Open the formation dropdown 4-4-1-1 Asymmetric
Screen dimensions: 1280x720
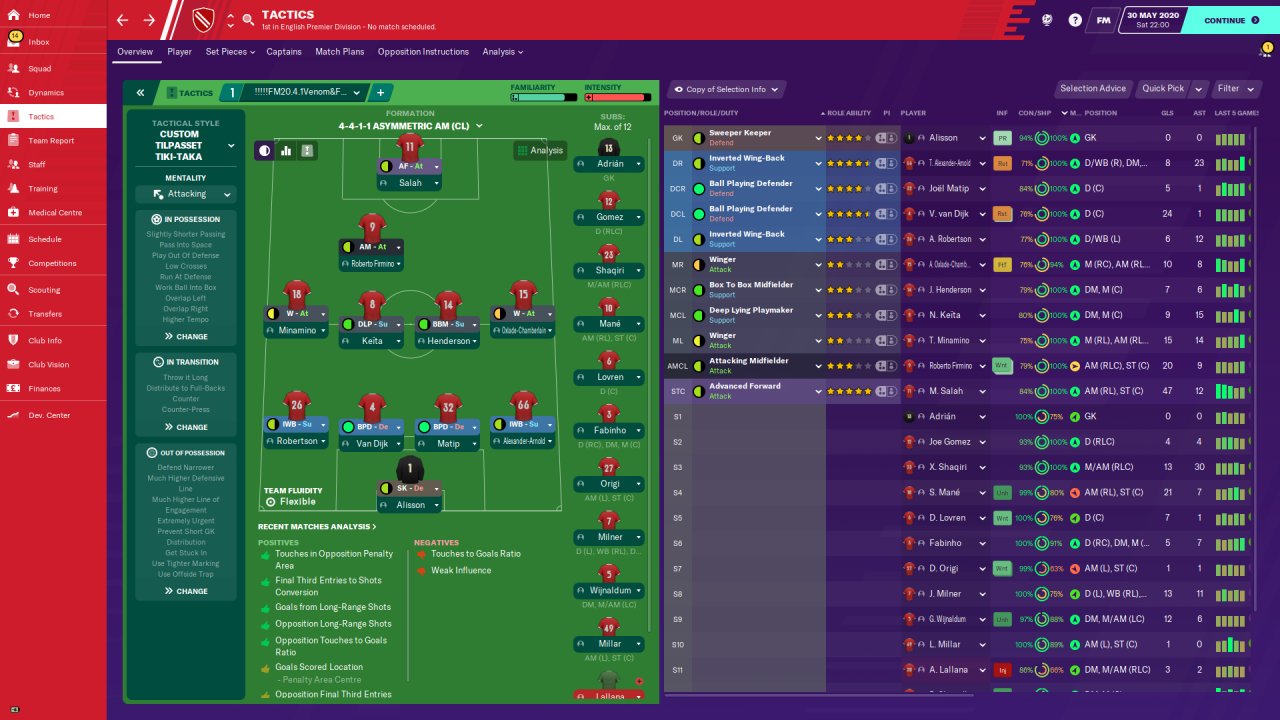[x=410, y=126]
